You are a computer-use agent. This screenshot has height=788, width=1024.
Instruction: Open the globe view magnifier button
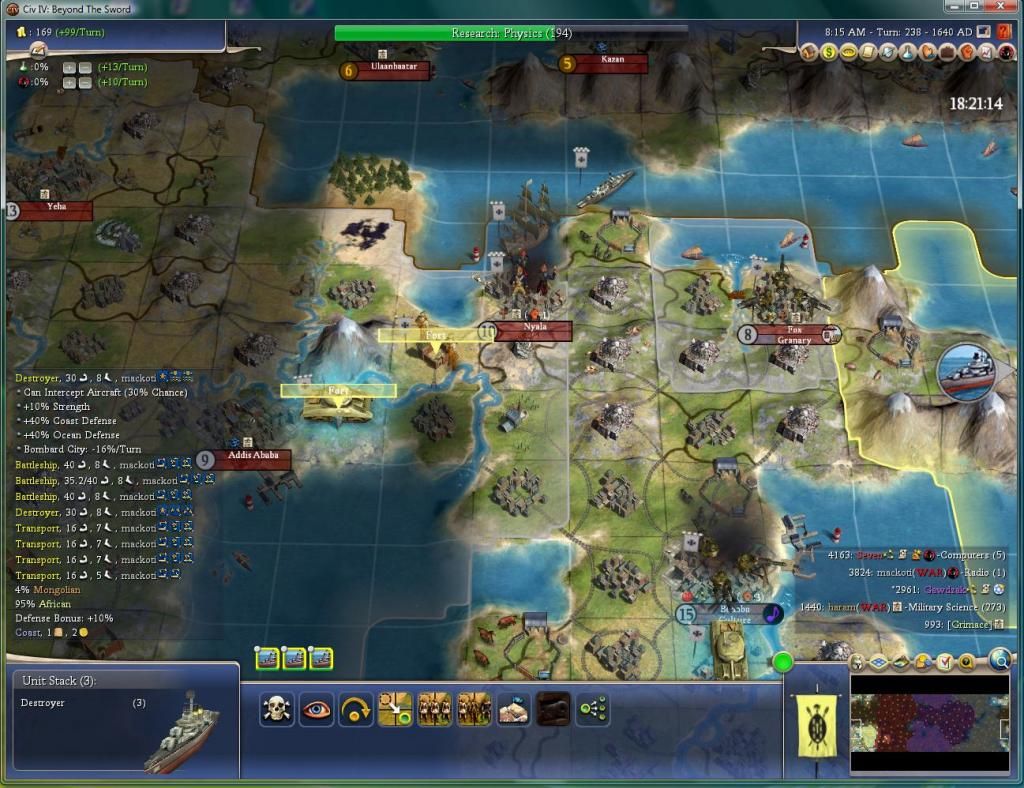[1001, 658]
